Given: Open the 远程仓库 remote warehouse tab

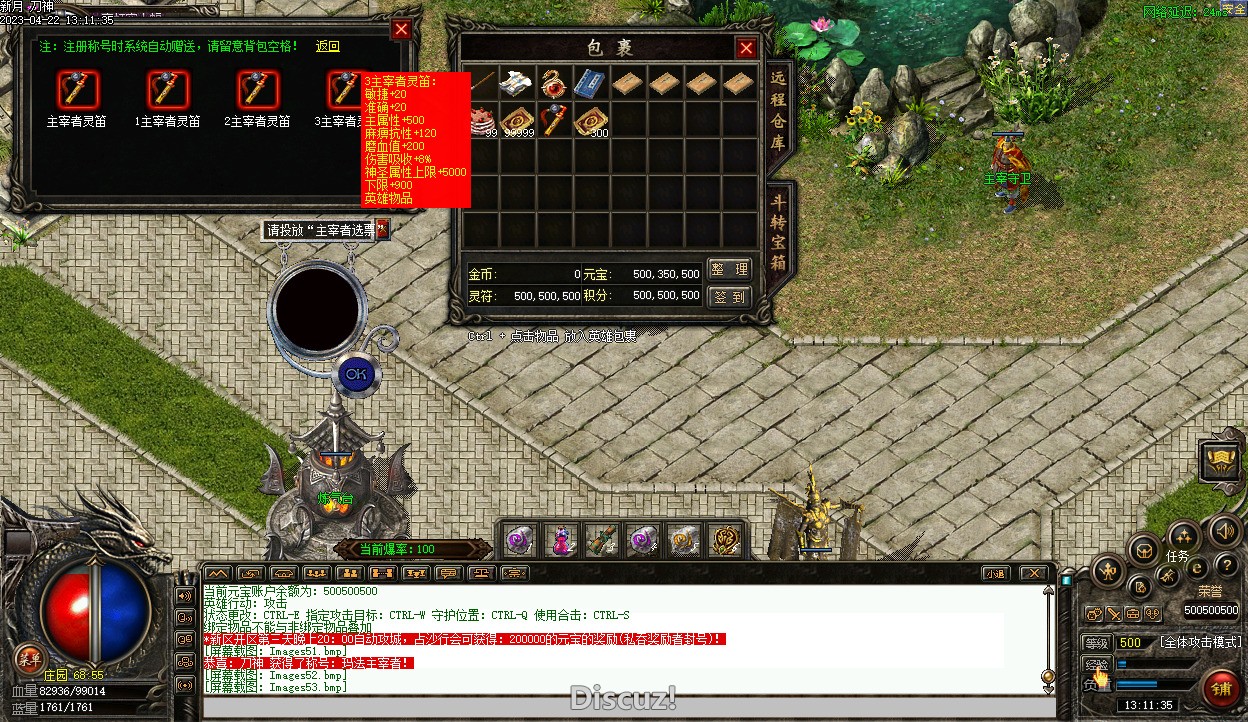Looking at the screenshot, I should [x=778, y=113].
